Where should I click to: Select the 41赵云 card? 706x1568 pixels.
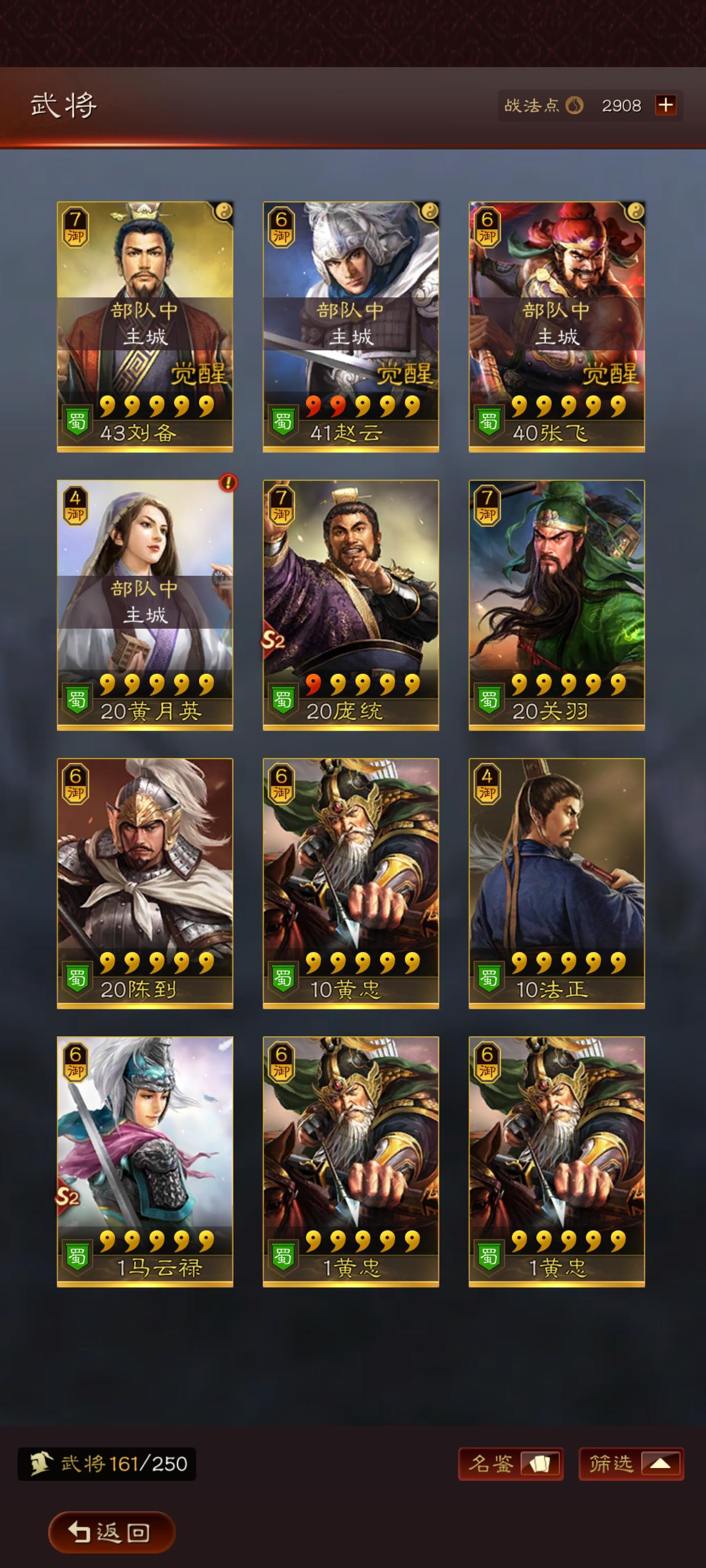(350, 326)
